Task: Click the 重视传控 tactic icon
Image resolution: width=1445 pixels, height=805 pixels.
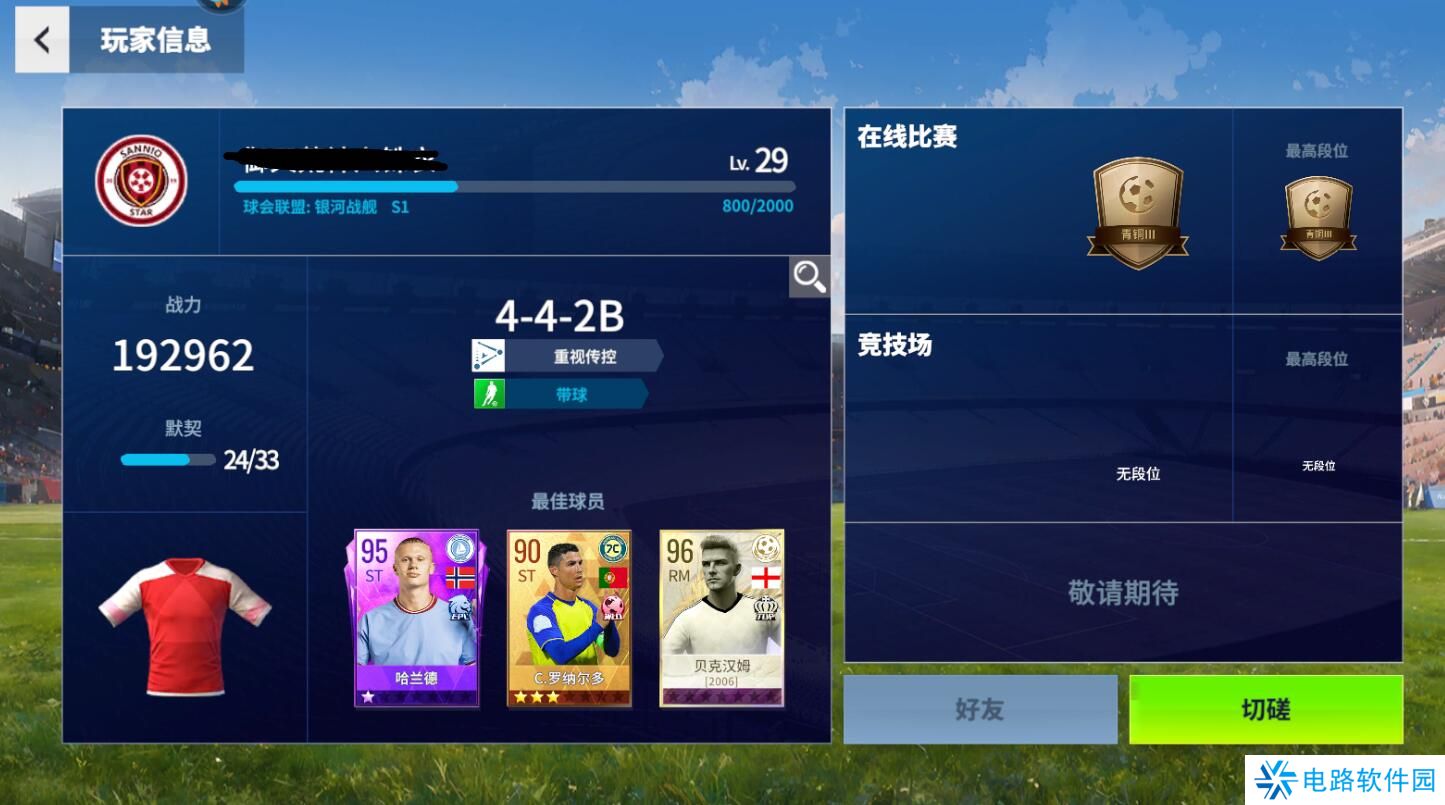Action: pos(487,355)
